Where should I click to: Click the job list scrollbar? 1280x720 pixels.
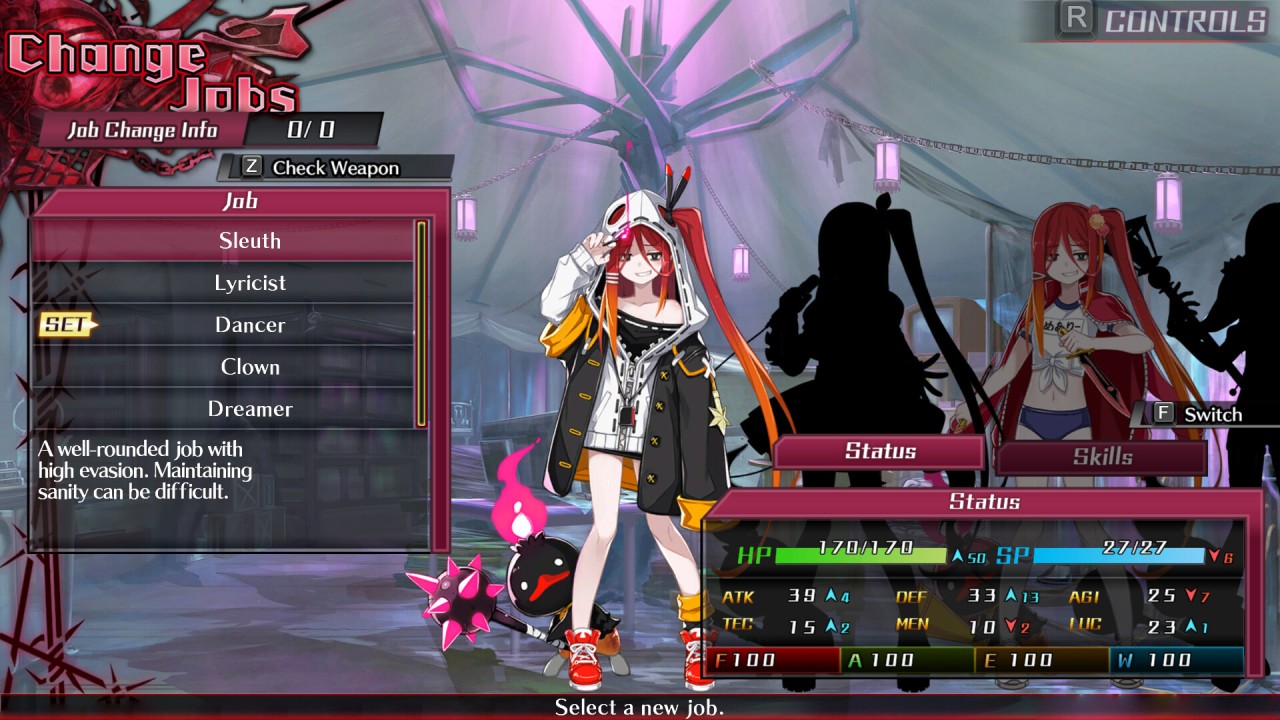pyautogui.click(x=422, y=323)
